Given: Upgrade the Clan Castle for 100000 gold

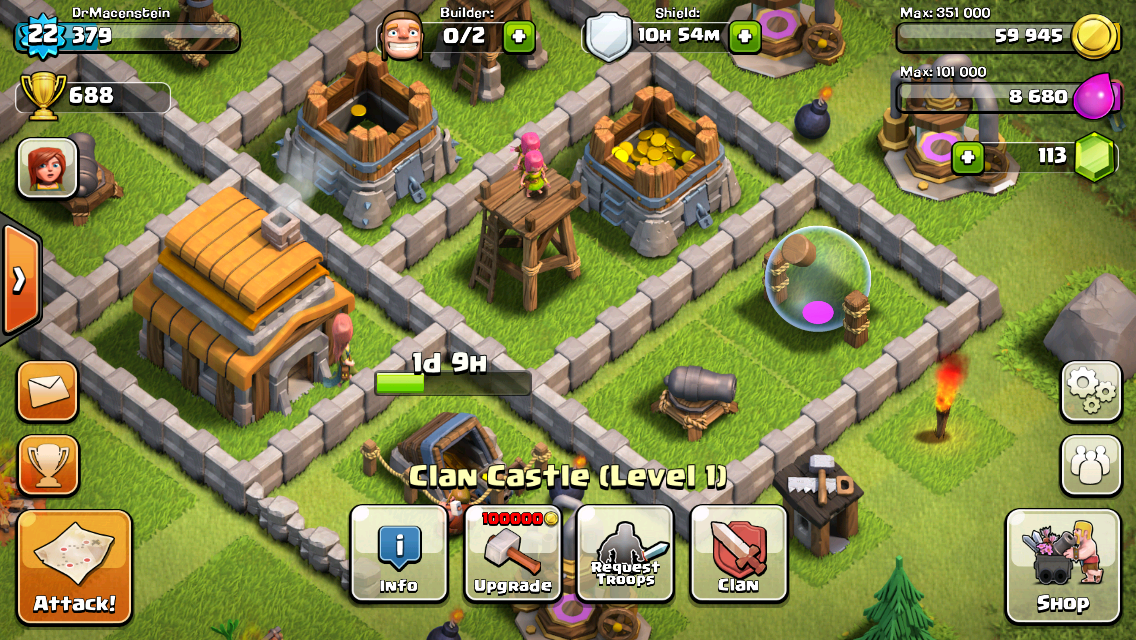Looking at the screenshot, I should [513, 553].
